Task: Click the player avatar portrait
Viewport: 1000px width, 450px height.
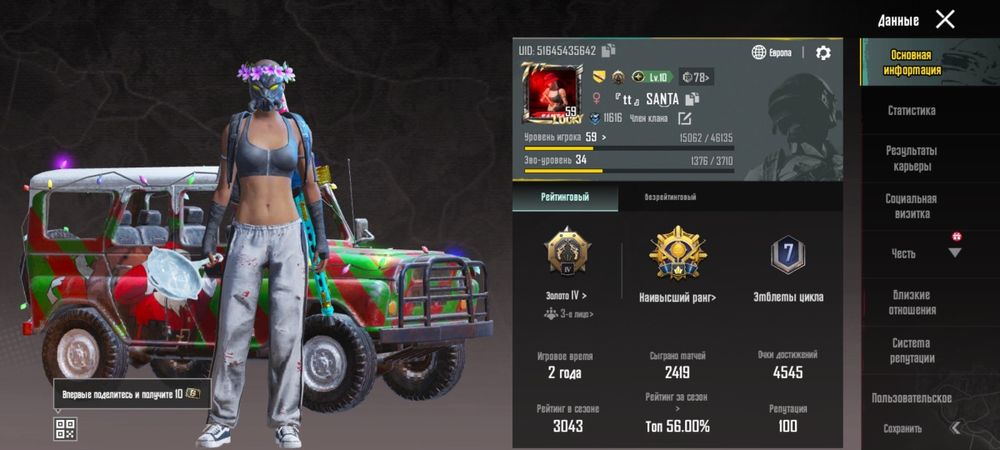Action: click(551, 94)
